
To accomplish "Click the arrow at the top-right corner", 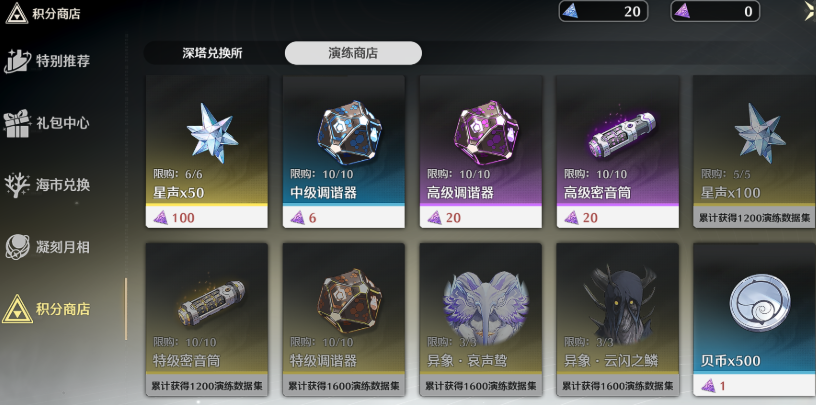I will (809, 10).
